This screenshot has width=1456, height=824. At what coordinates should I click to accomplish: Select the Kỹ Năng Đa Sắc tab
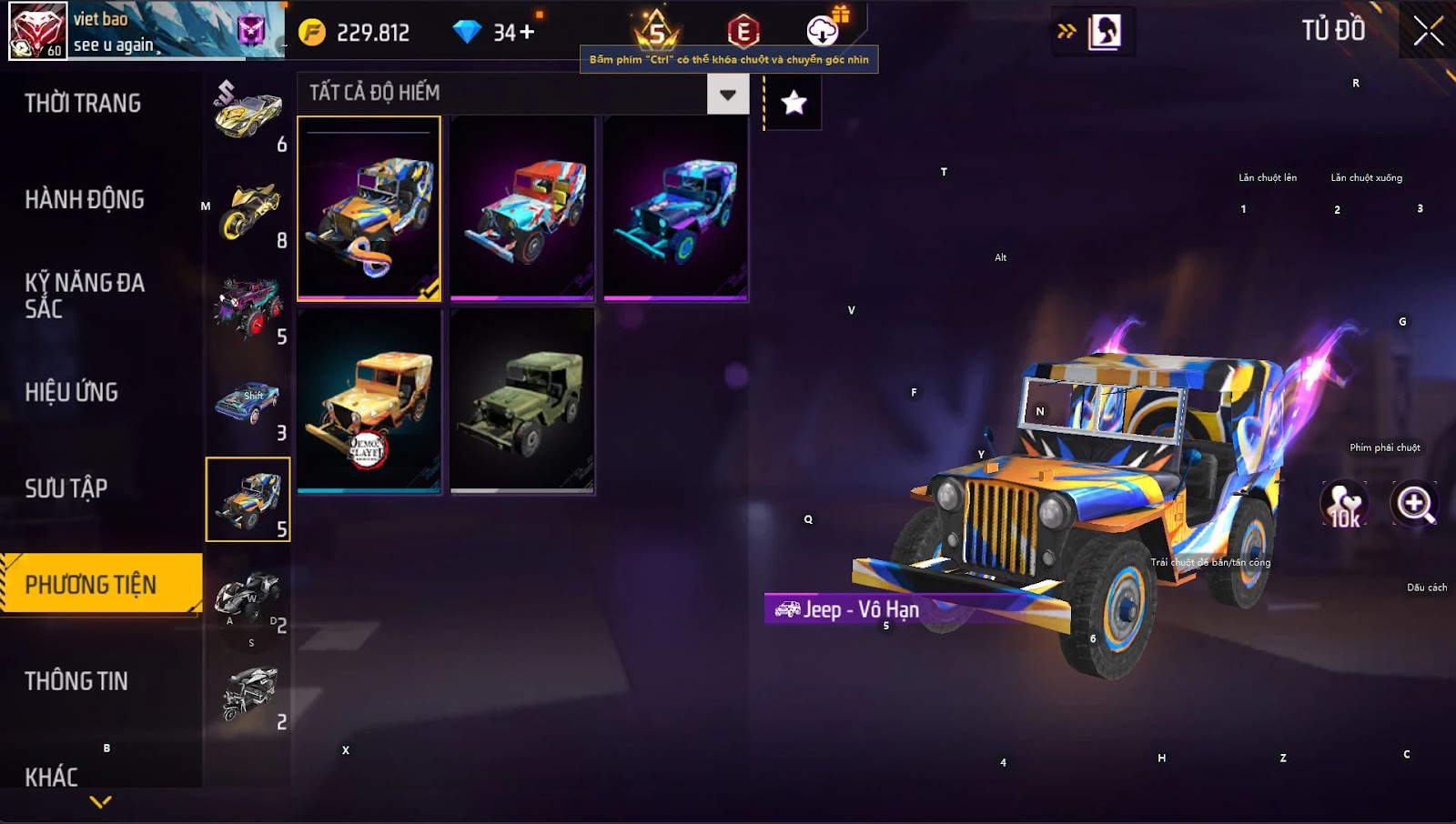point(85,296)
